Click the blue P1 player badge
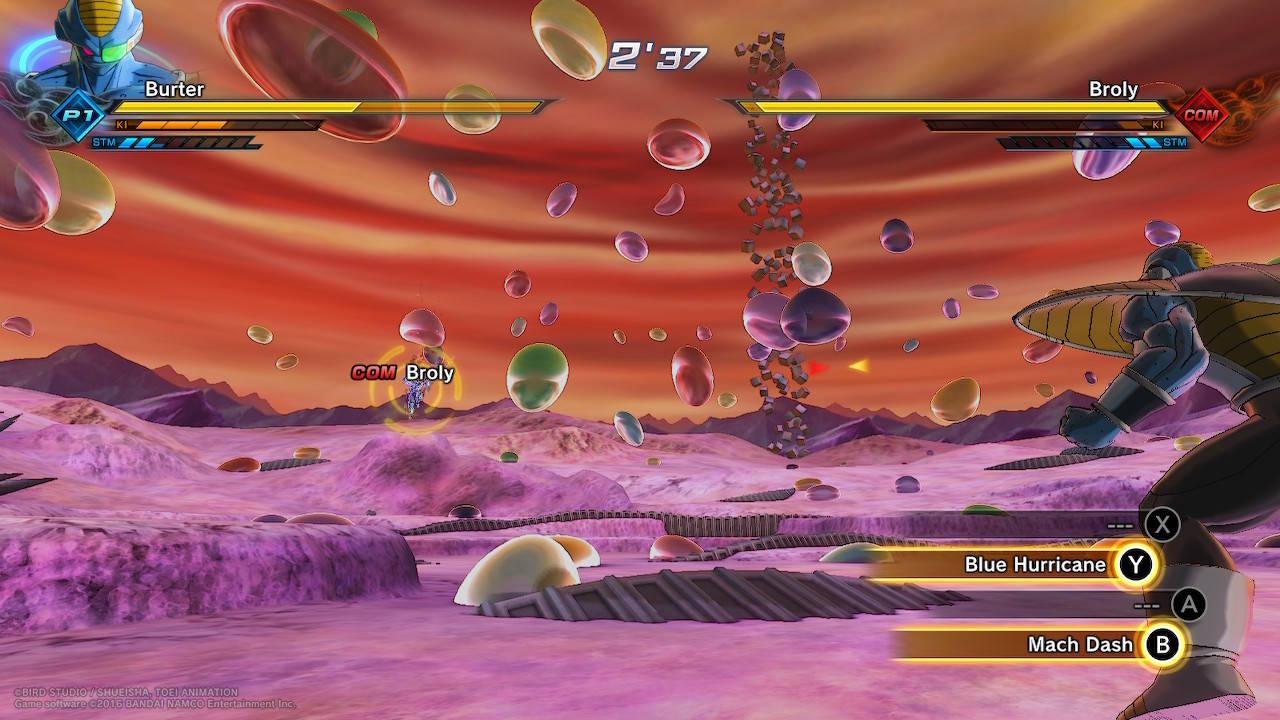The height and width of the screenshot is (720, 1280). click(72, 114)
